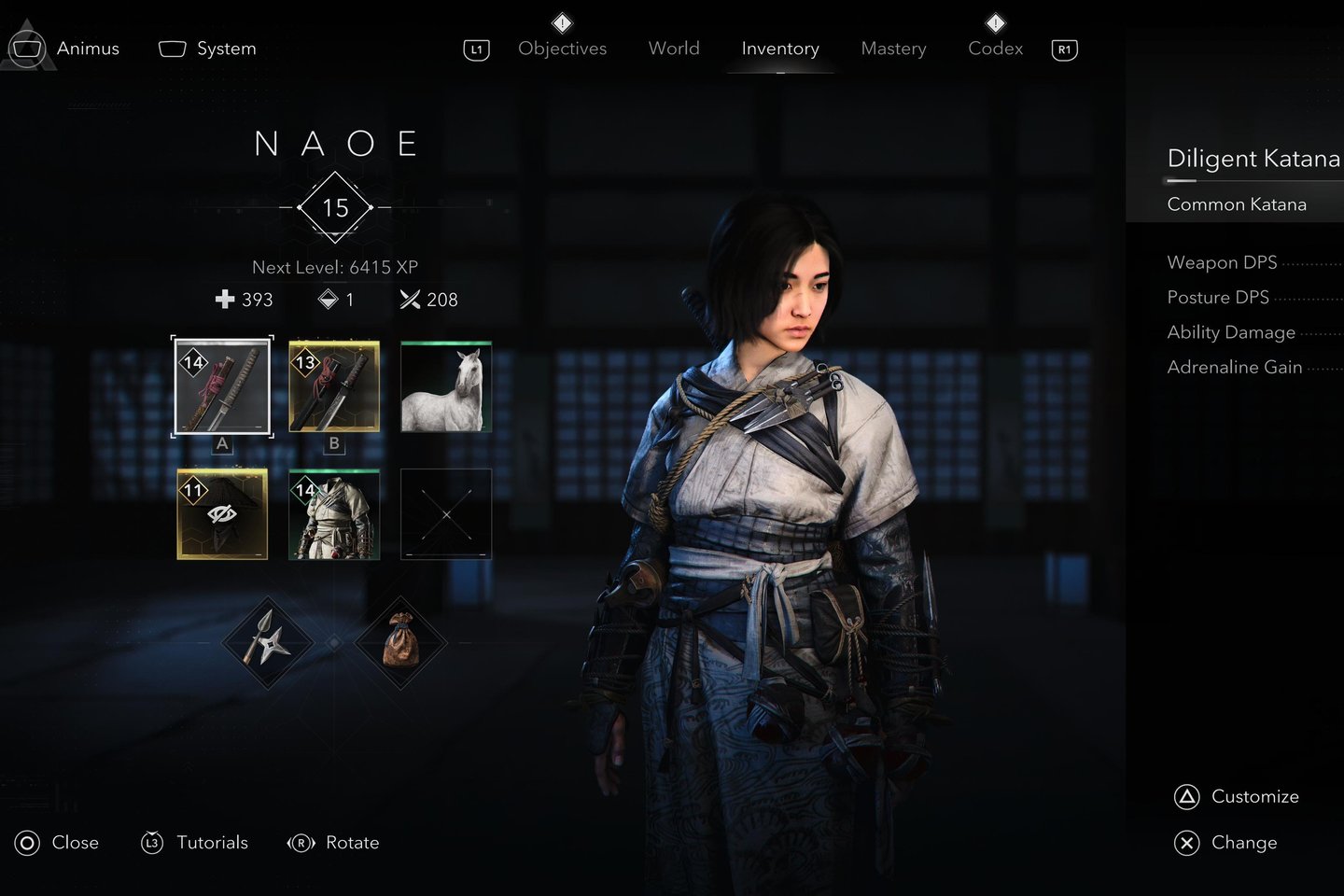
Task: Choose the white horse mount slot
Action: (446, 386)
